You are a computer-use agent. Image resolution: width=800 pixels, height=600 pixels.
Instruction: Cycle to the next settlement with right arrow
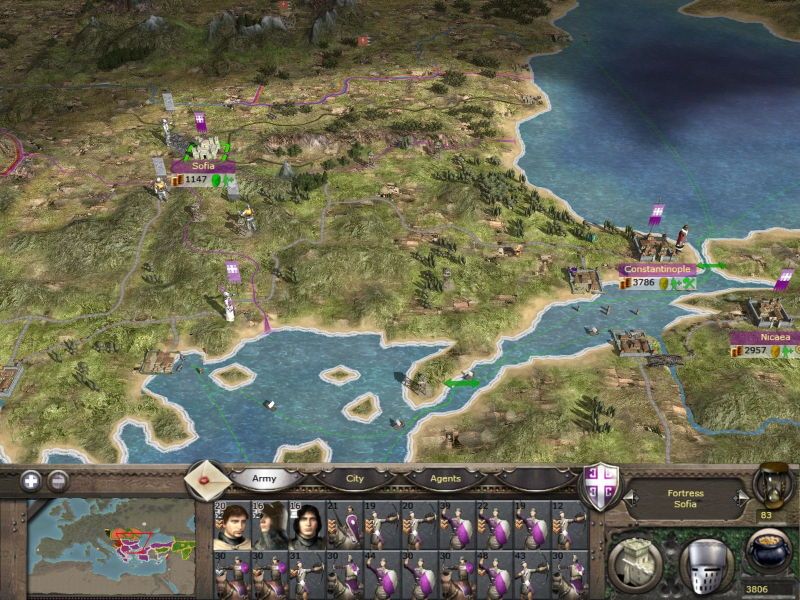[x=740, y=495]
